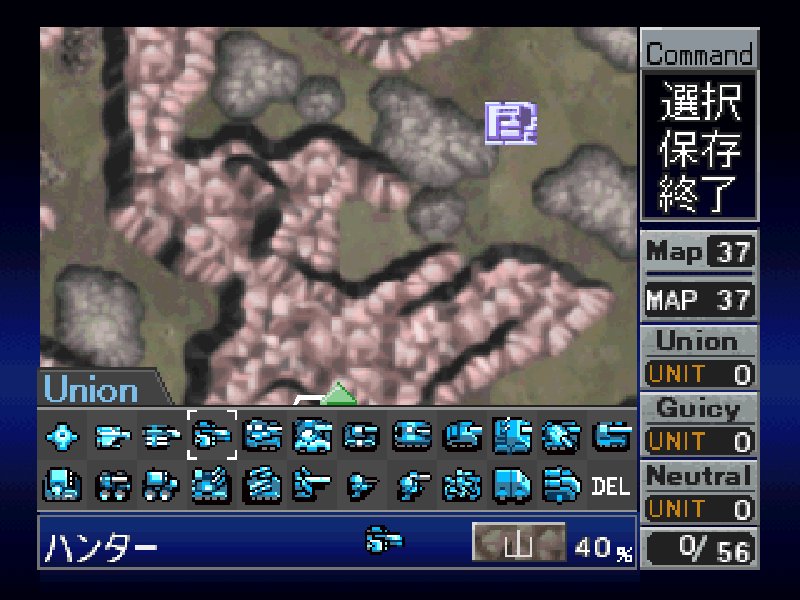The height and width of the screenshot is (600, 800).
Task: Choose 終了 to exit the editor
Action: 699,191
